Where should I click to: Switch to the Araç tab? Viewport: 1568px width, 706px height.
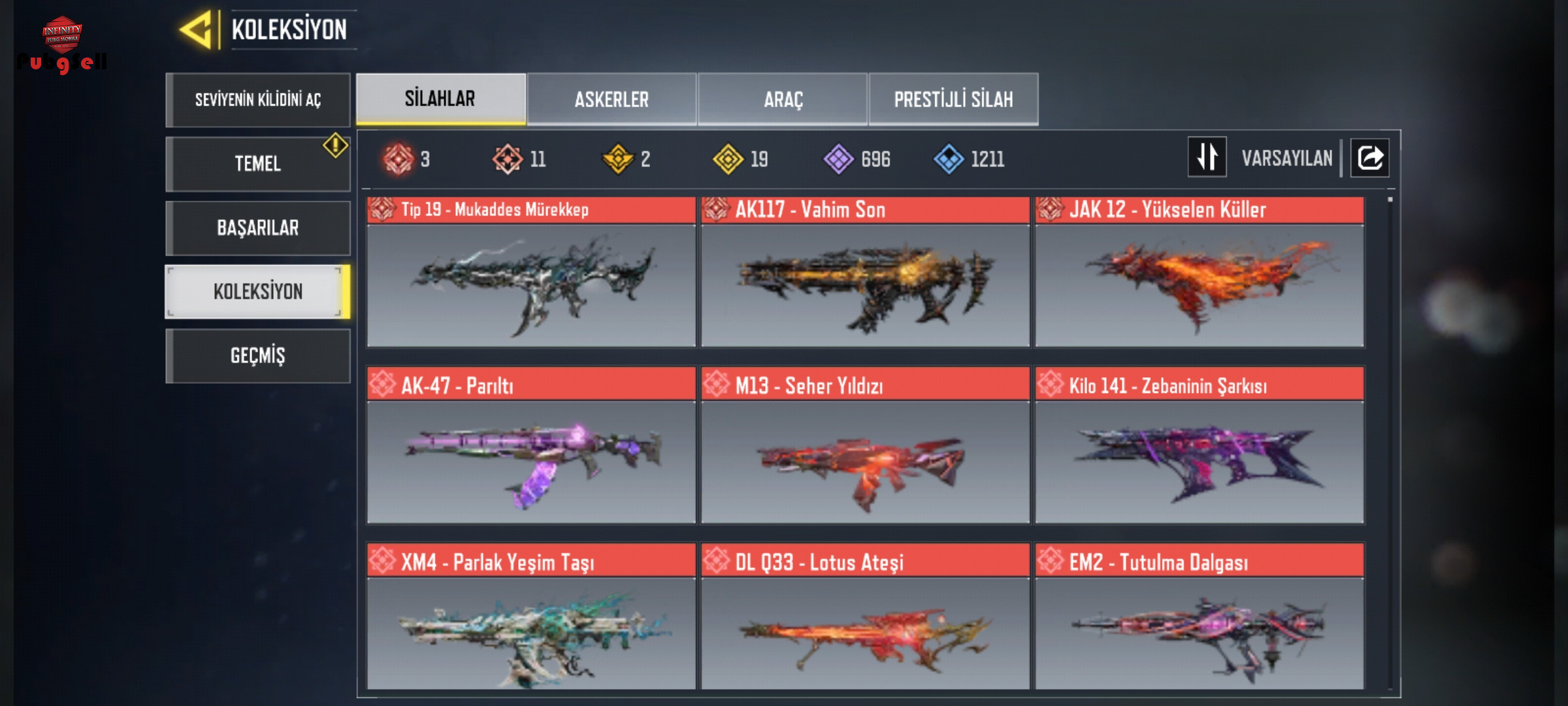pyautogui.click(x=783, y=99)
